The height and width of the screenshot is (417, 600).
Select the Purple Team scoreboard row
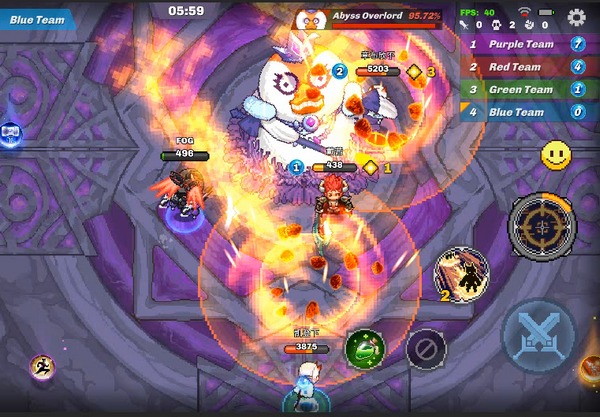click(x=527, y=44)
